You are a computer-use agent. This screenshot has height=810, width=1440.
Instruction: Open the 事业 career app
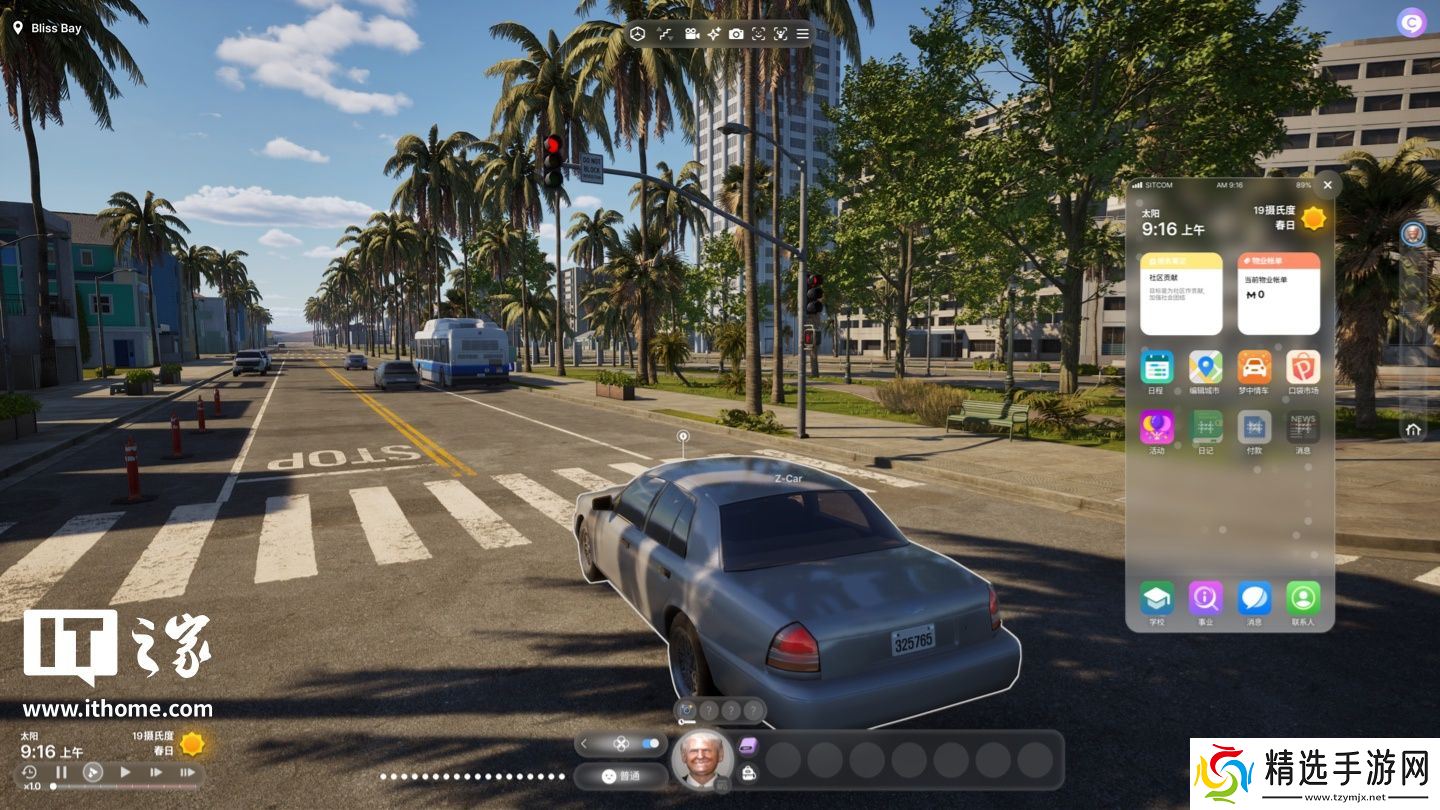click(1205, 598)
